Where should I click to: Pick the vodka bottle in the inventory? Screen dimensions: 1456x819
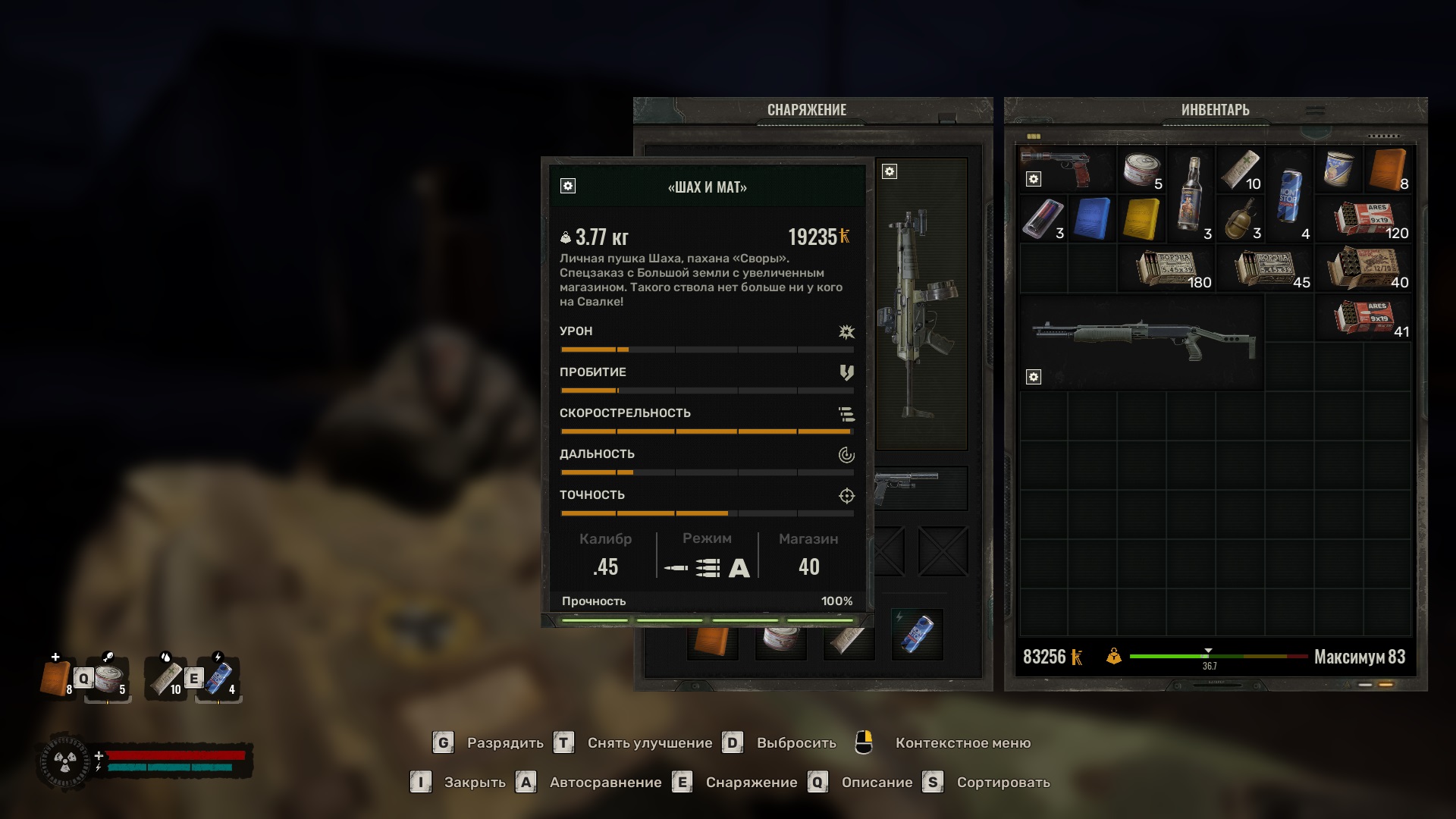(1191, 194)
